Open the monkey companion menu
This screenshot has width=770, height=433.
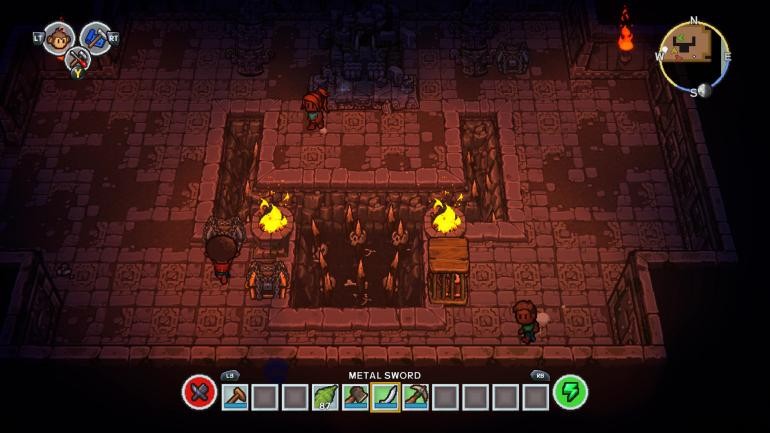(x=58, y=38)
